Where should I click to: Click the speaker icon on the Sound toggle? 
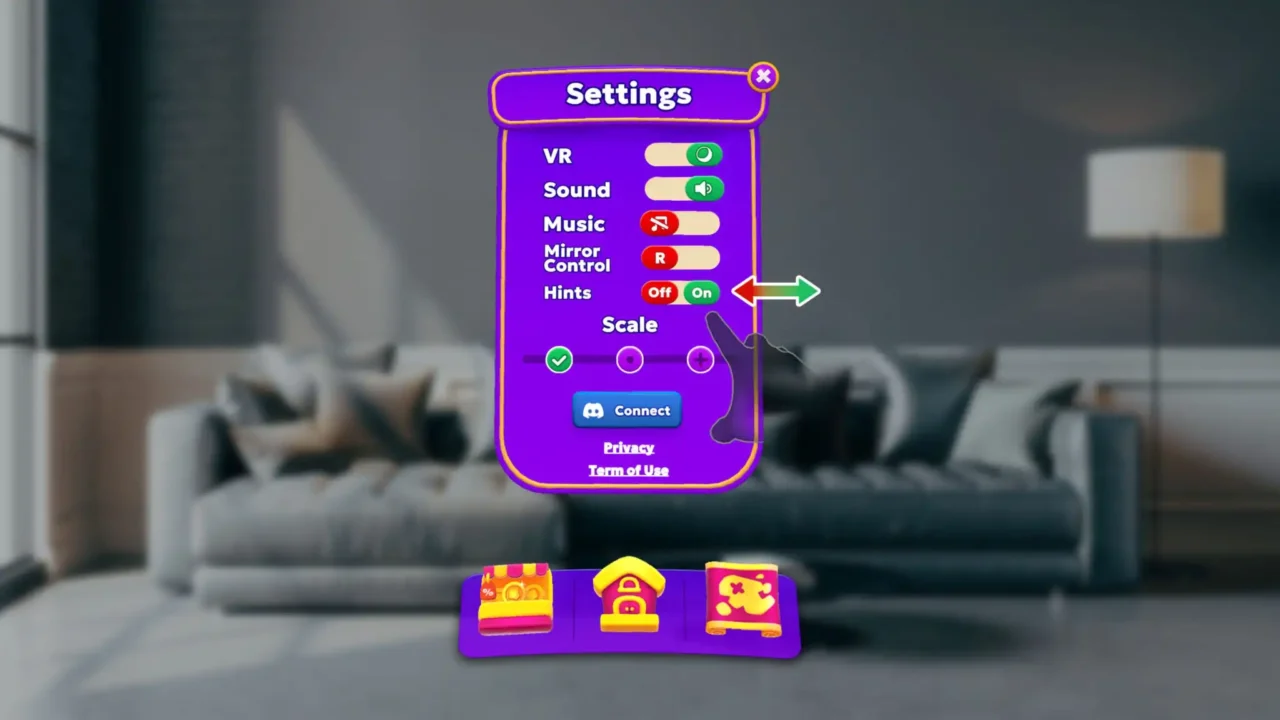703,189
